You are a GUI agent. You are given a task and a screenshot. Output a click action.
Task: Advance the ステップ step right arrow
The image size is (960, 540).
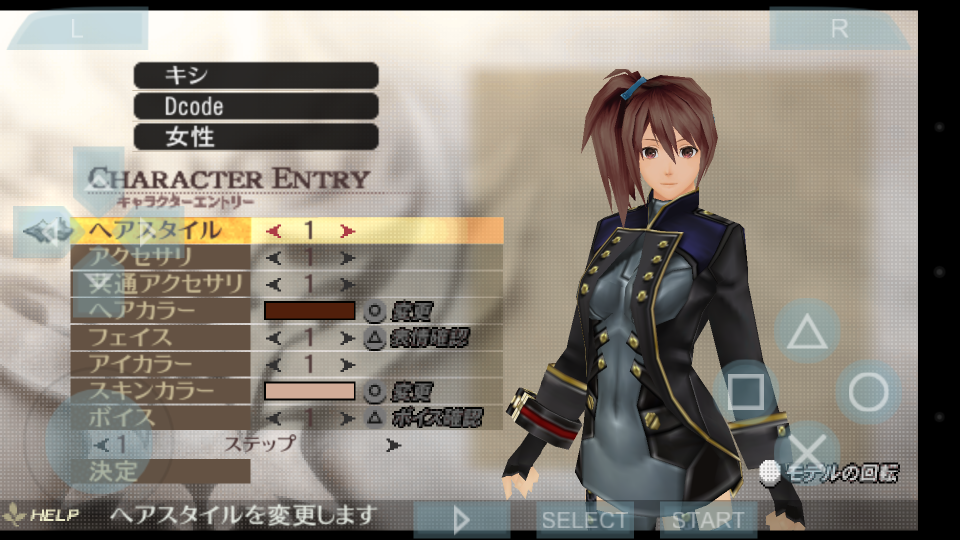point(394,444)
